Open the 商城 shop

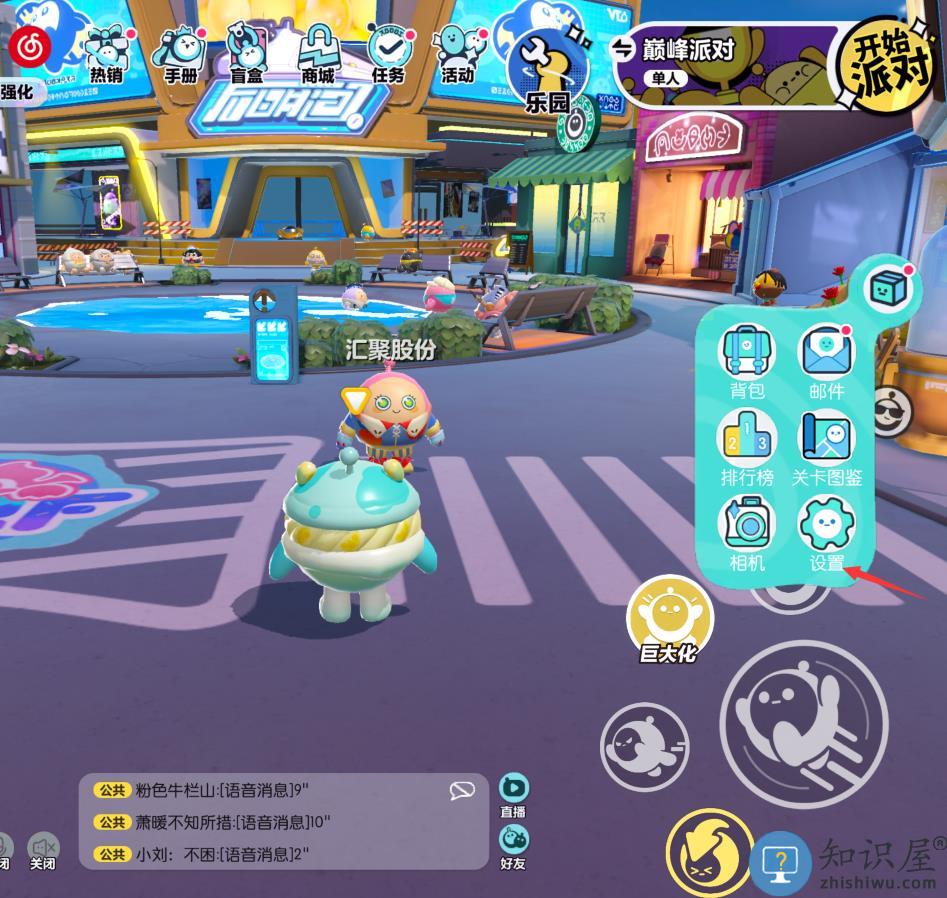[x=319, y=52]
